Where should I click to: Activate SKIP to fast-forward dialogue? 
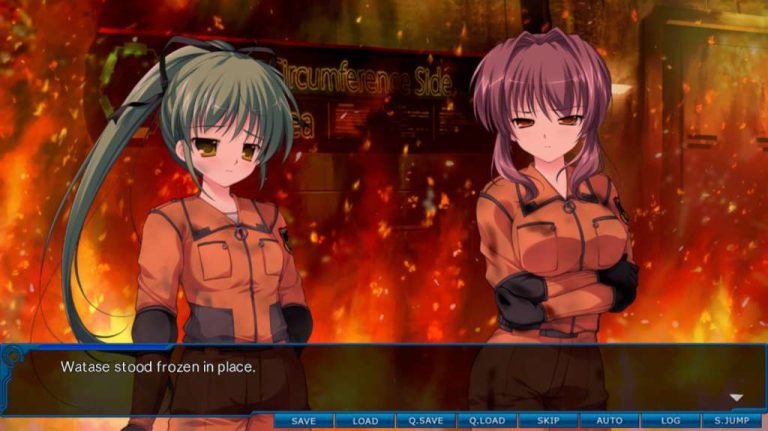(x=548, y=421)
